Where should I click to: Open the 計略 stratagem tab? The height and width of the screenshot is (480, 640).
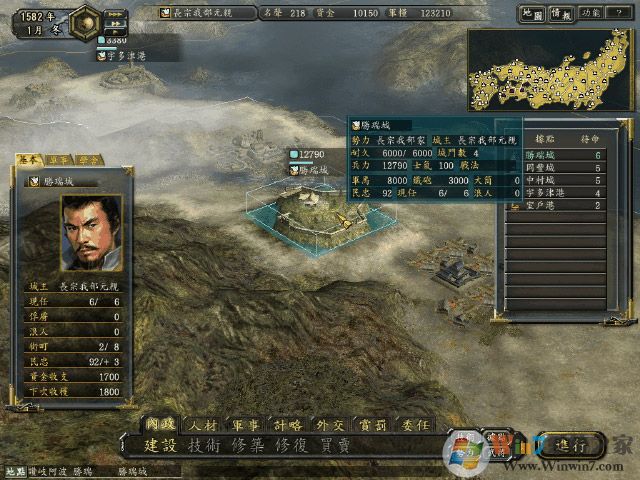[x=288, y=424]
